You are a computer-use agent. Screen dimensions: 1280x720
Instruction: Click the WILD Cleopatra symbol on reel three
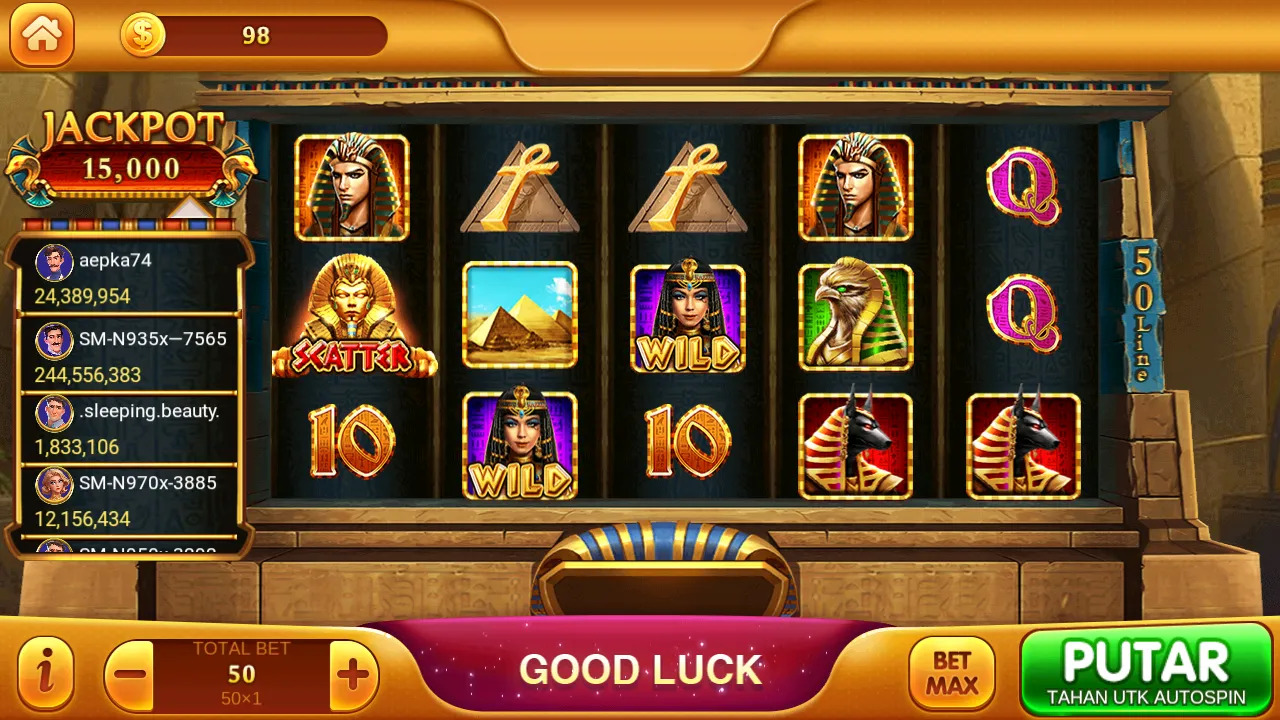click(687, 315)
